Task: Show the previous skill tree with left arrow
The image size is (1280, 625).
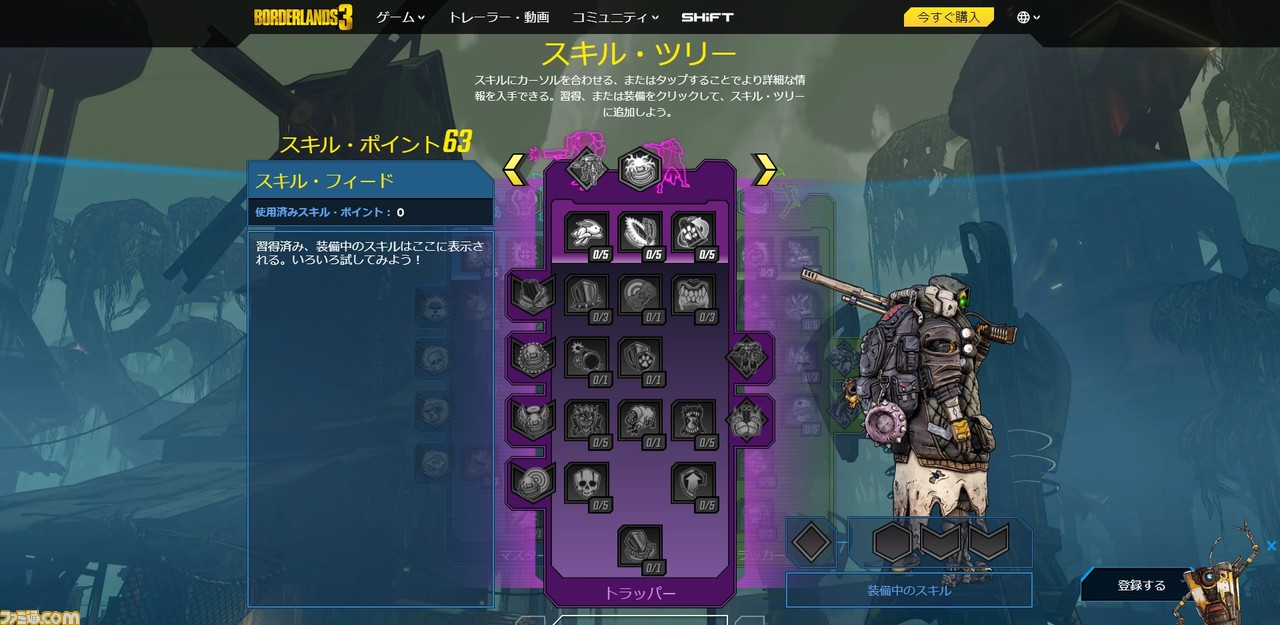Action: [x=515, y=169]
